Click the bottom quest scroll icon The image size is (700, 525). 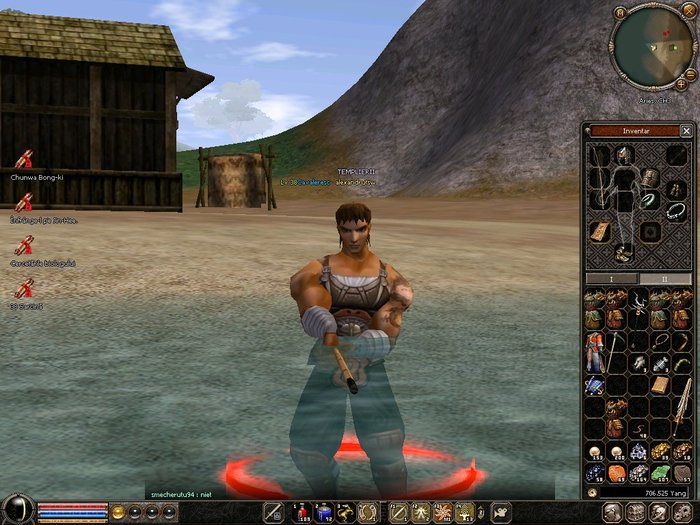(25, 289)
